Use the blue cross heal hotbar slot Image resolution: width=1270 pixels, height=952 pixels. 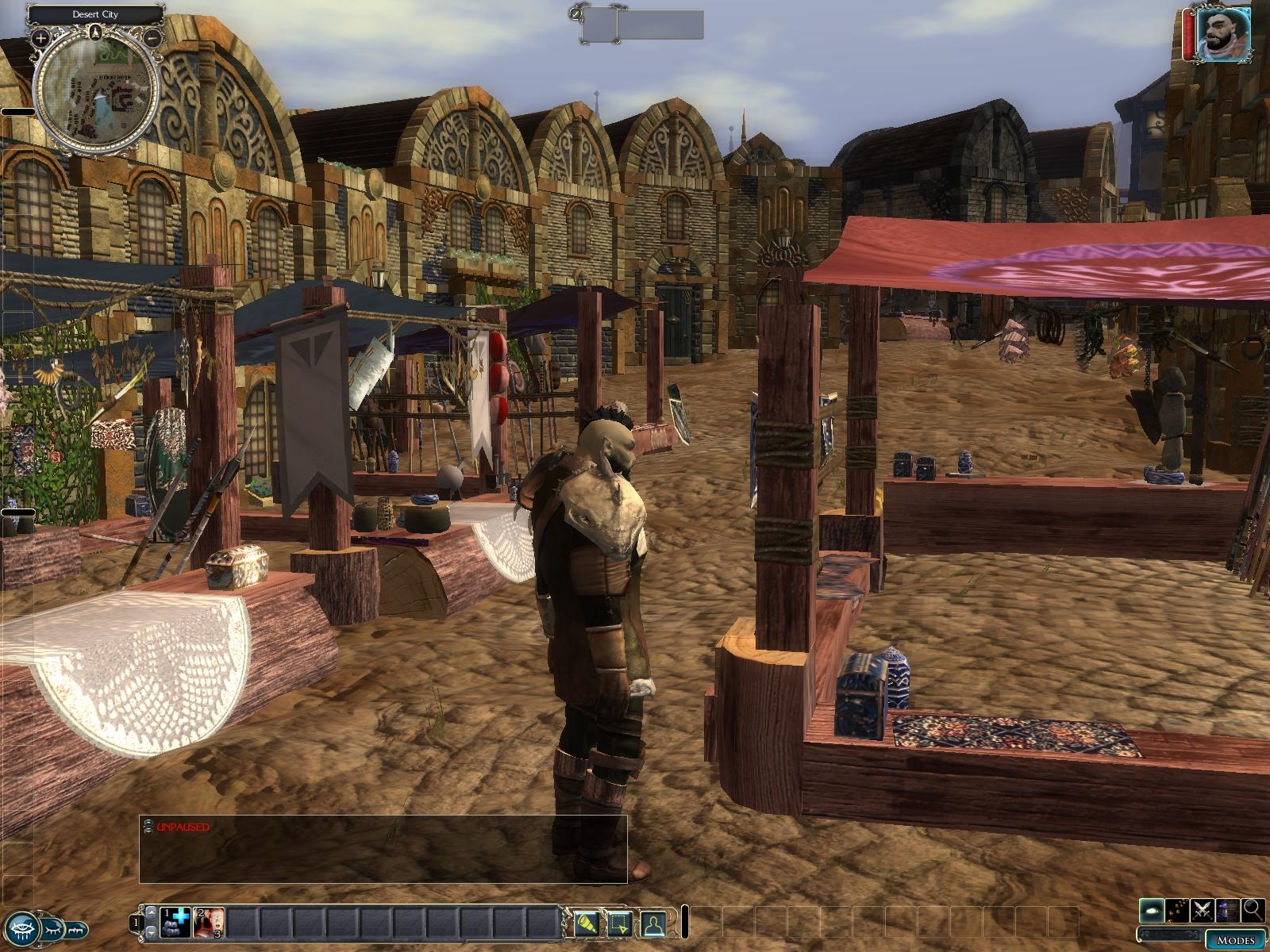pyautogui.click(x=176, y=922)
